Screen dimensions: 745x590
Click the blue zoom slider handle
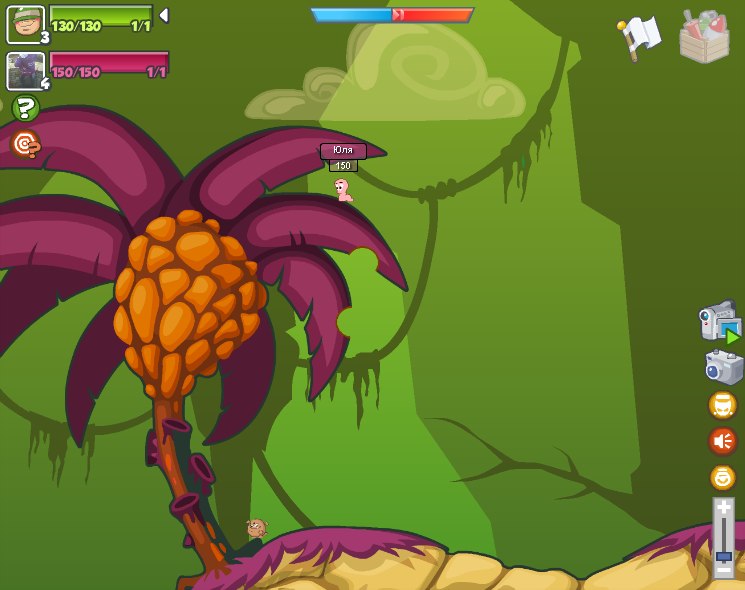pyautogui.click(x=723, y=555)
